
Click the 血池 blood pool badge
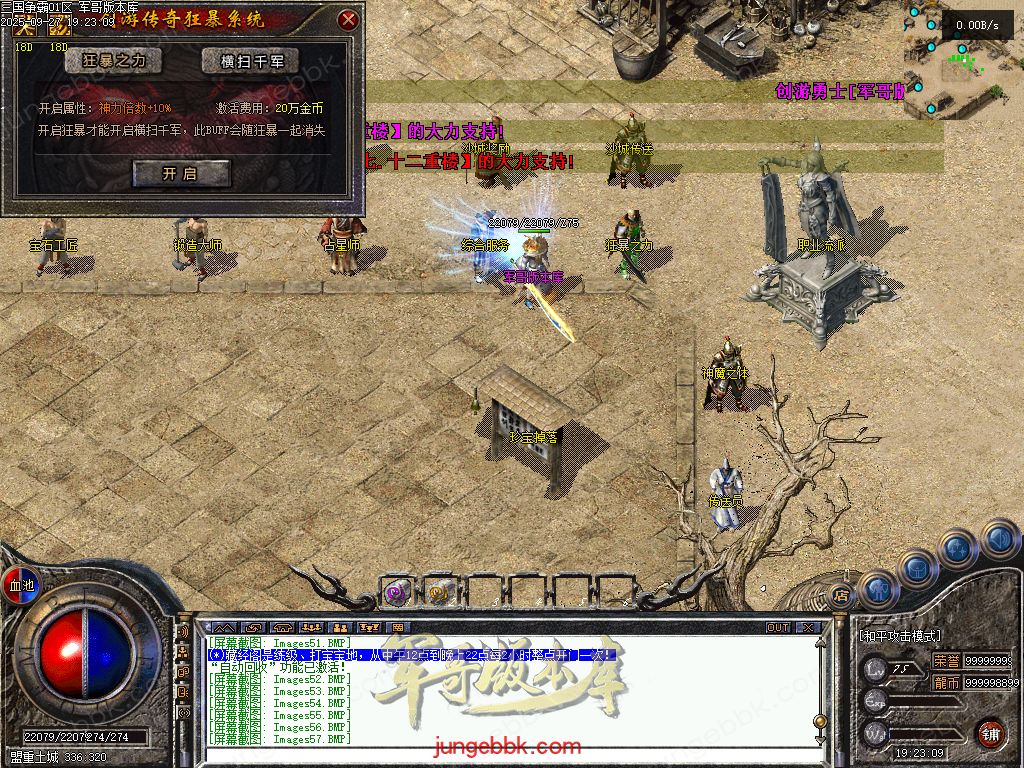pos(21,585)
